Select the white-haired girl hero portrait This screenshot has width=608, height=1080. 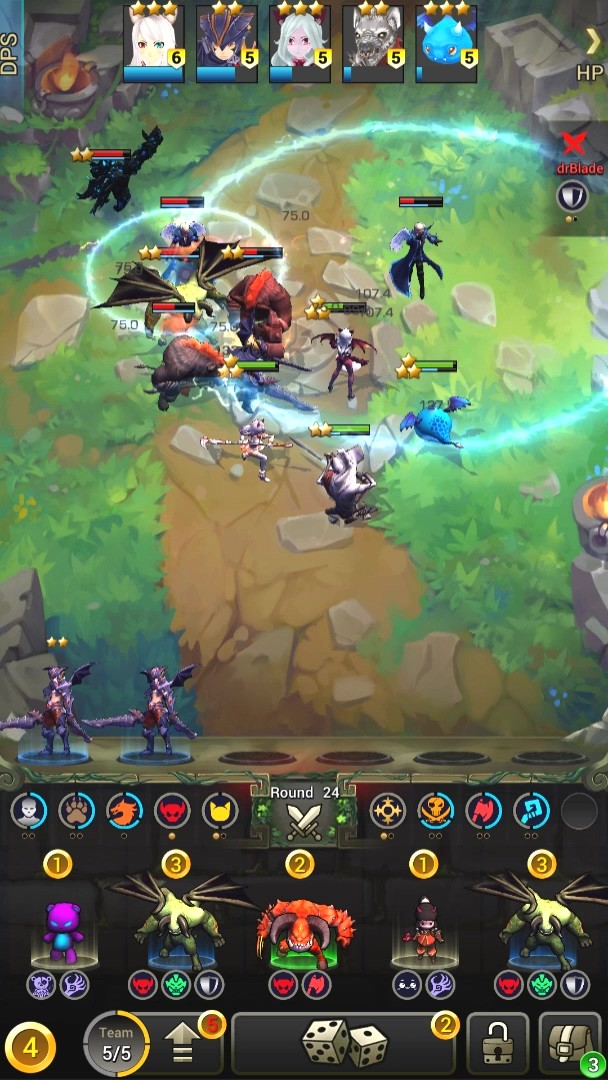153,43
